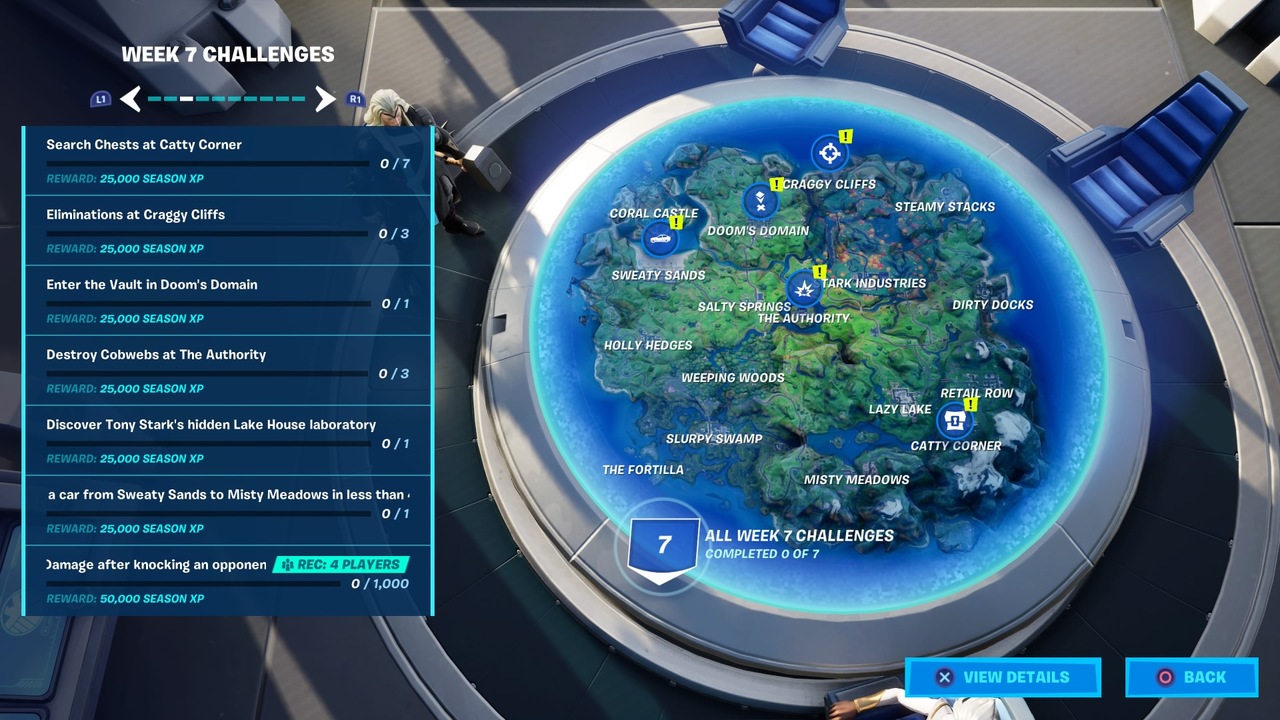The height and width of the screenshot is (720, 1280).
Task: Click the vault icon at Doom's Domain
Action: click(760, 200)
